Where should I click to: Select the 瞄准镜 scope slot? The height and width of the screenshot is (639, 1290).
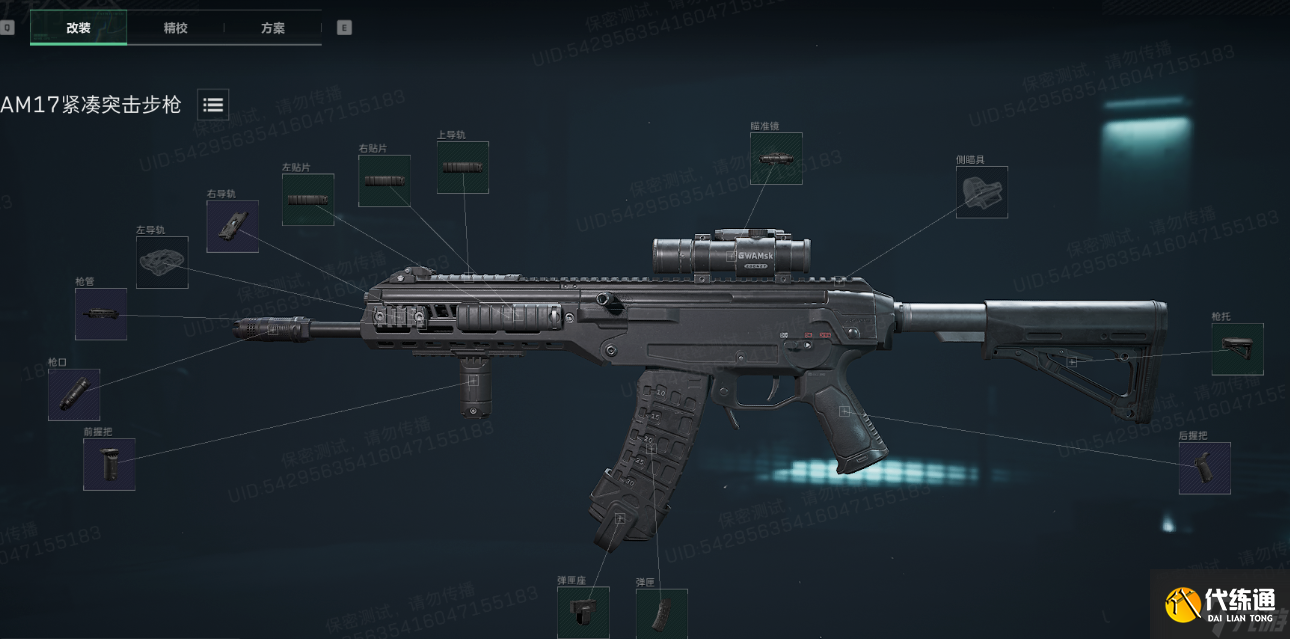point(776,159)
